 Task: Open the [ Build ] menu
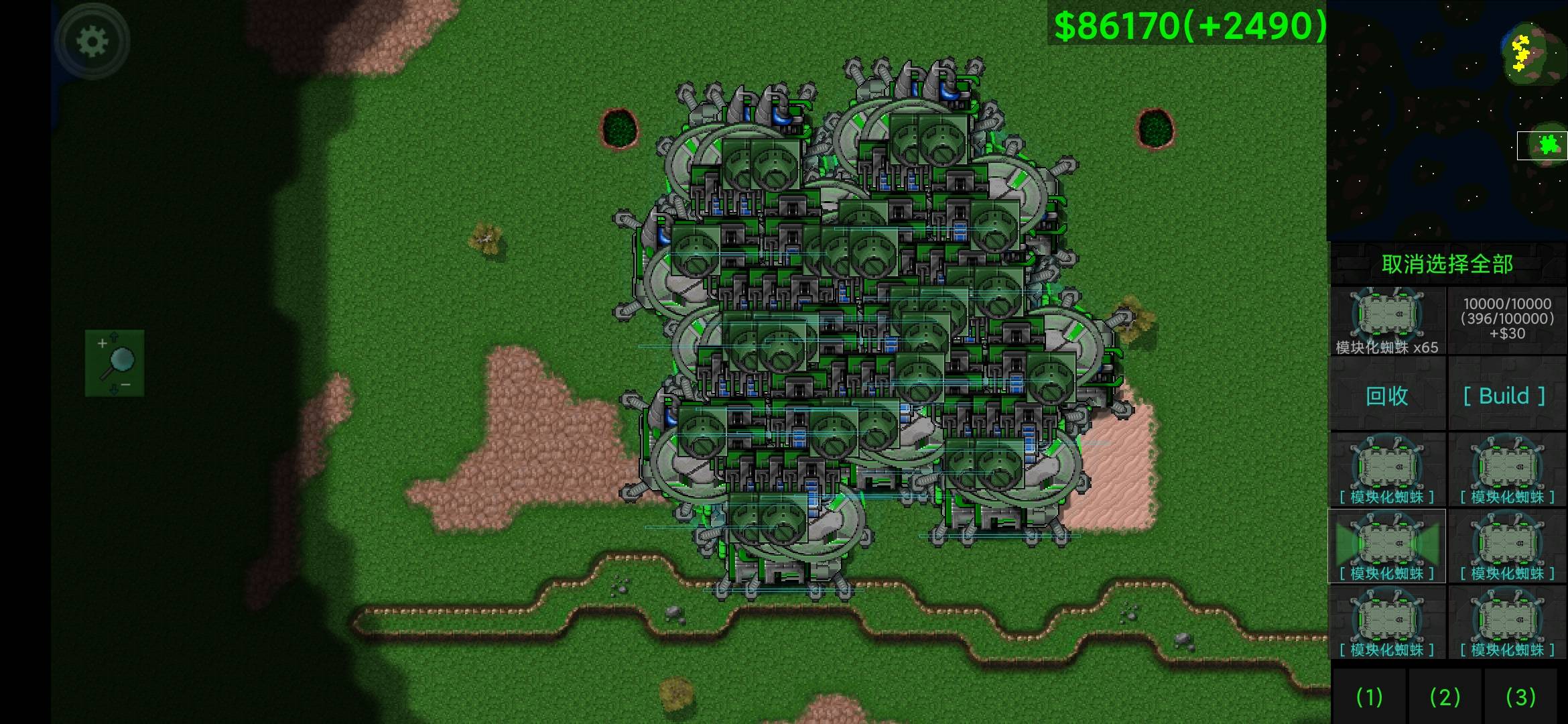tap(1506, 396)
